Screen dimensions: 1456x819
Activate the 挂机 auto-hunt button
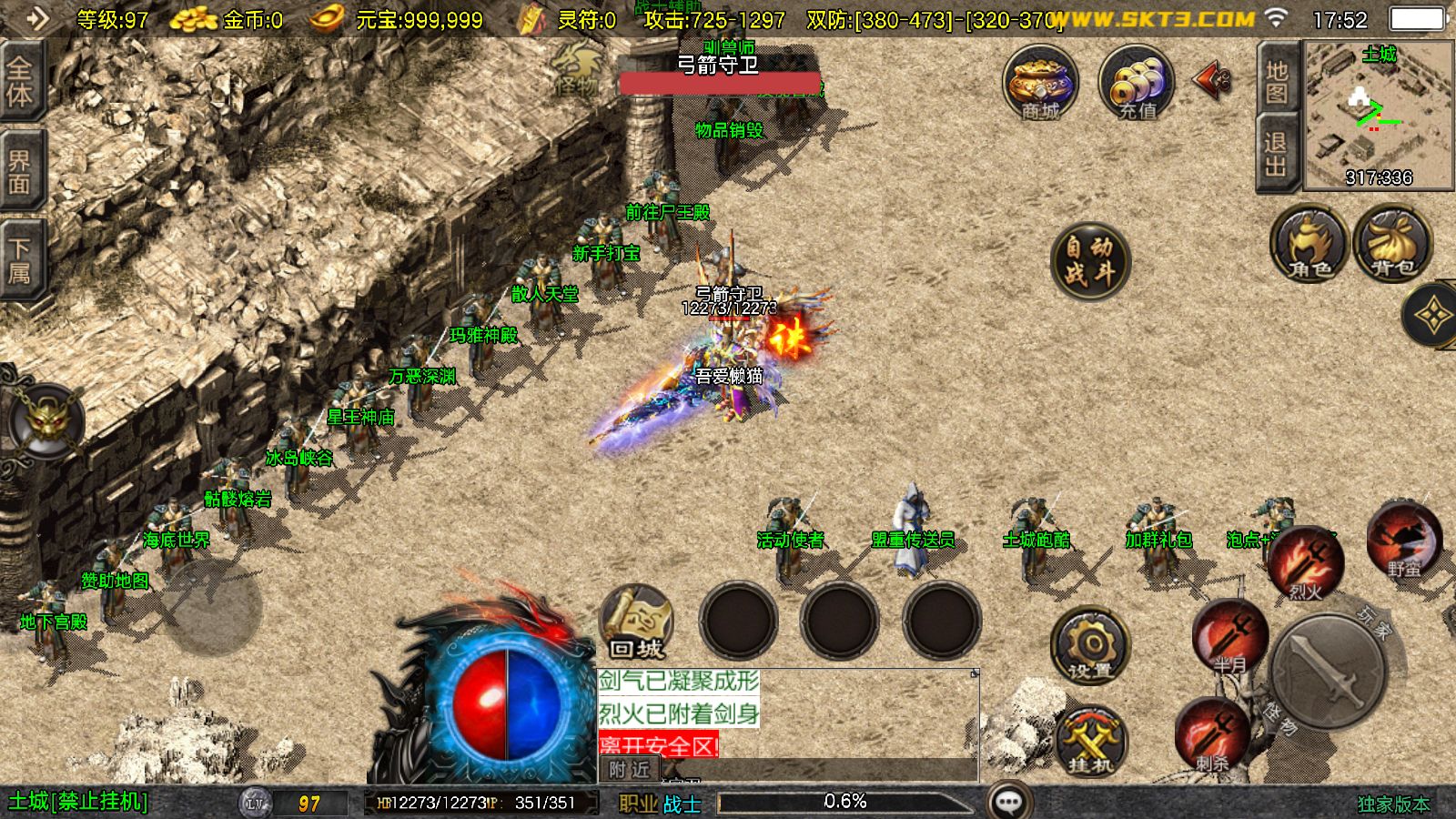pos(1089,739)
